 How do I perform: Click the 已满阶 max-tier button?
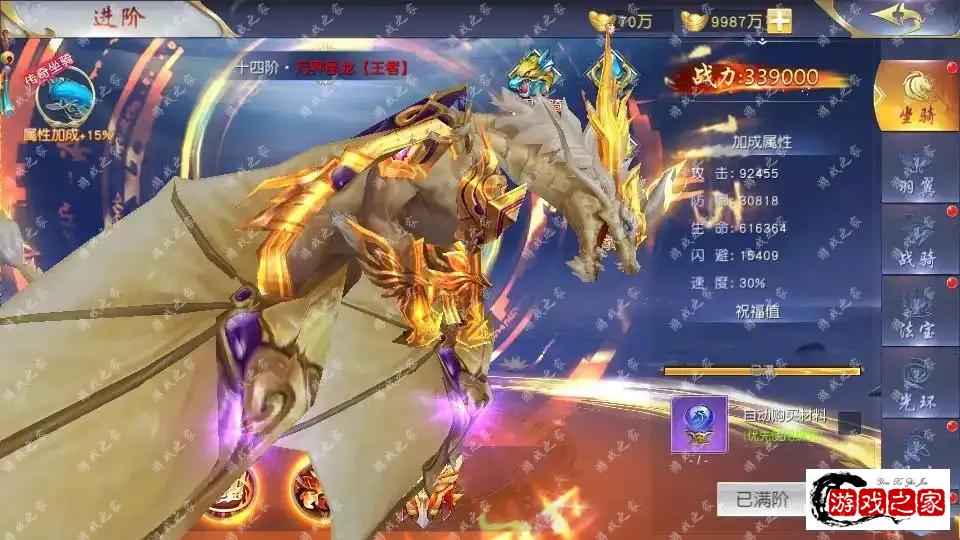[762, 497]
